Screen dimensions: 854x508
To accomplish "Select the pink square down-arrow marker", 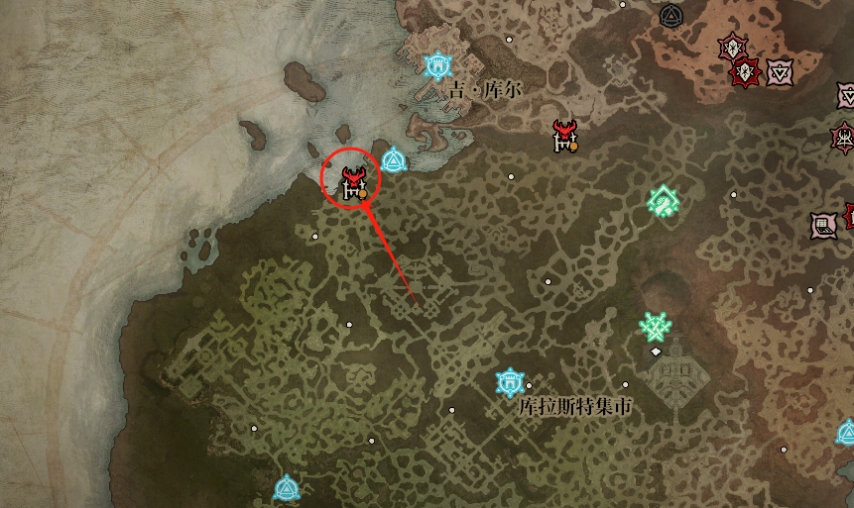I will pos(780,72).
